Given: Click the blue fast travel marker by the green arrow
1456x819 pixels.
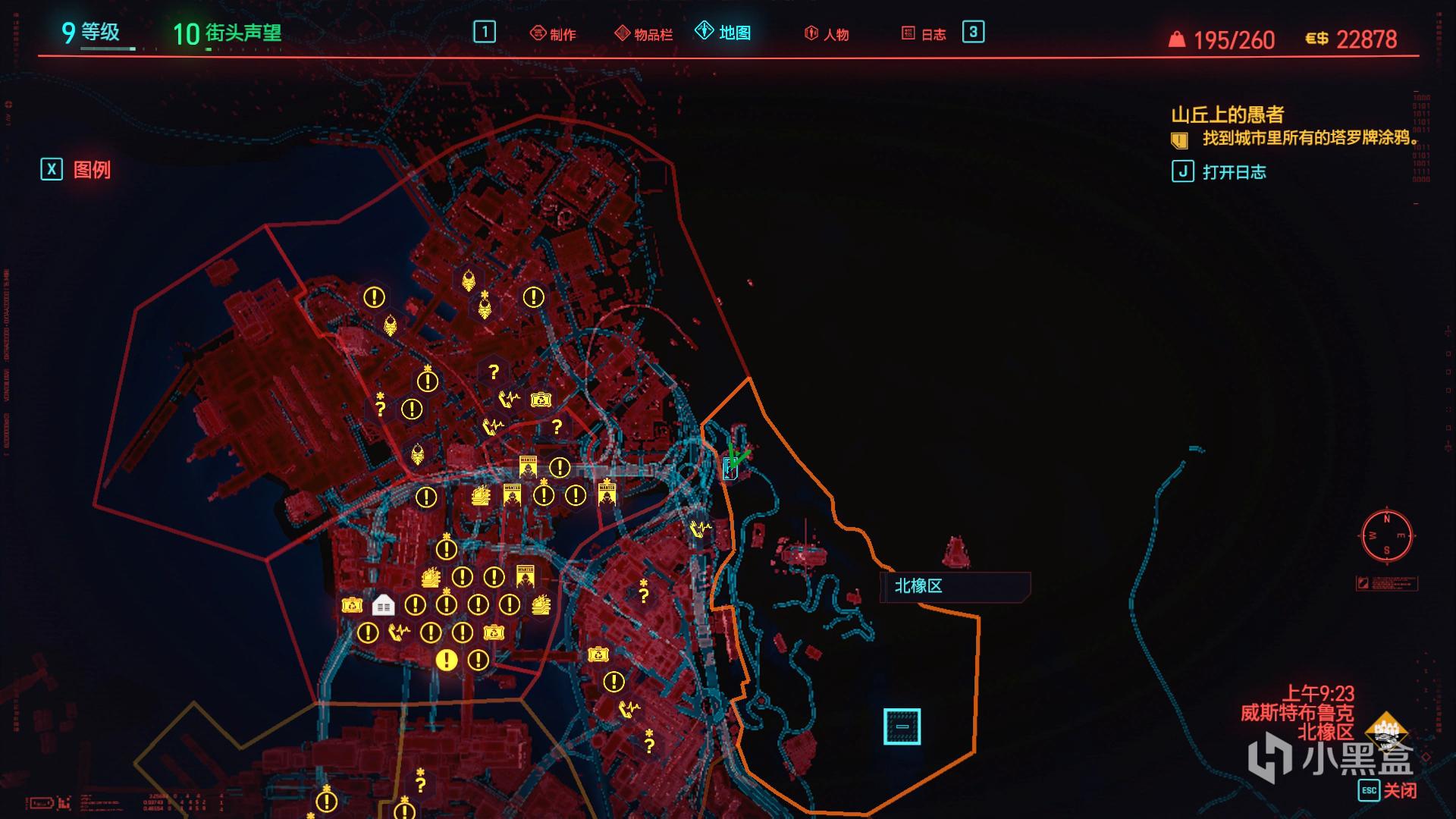Looking at the screenshot, I should [x=730, y=469].
